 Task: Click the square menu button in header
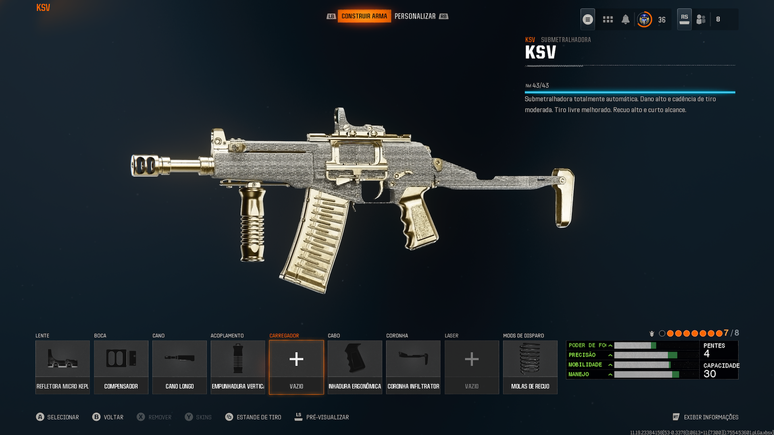(x=588, y=19)
